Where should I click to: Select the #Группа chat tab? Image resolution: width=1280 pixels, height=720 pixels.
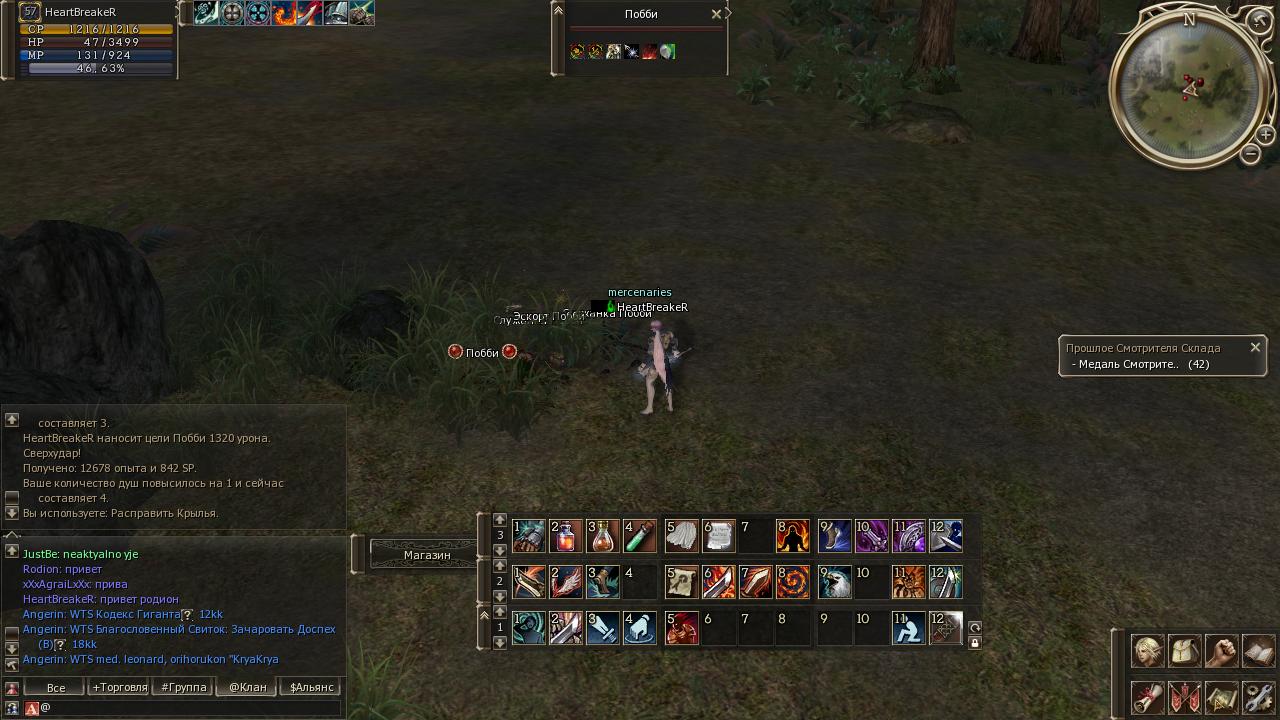(x=183, y=687)
